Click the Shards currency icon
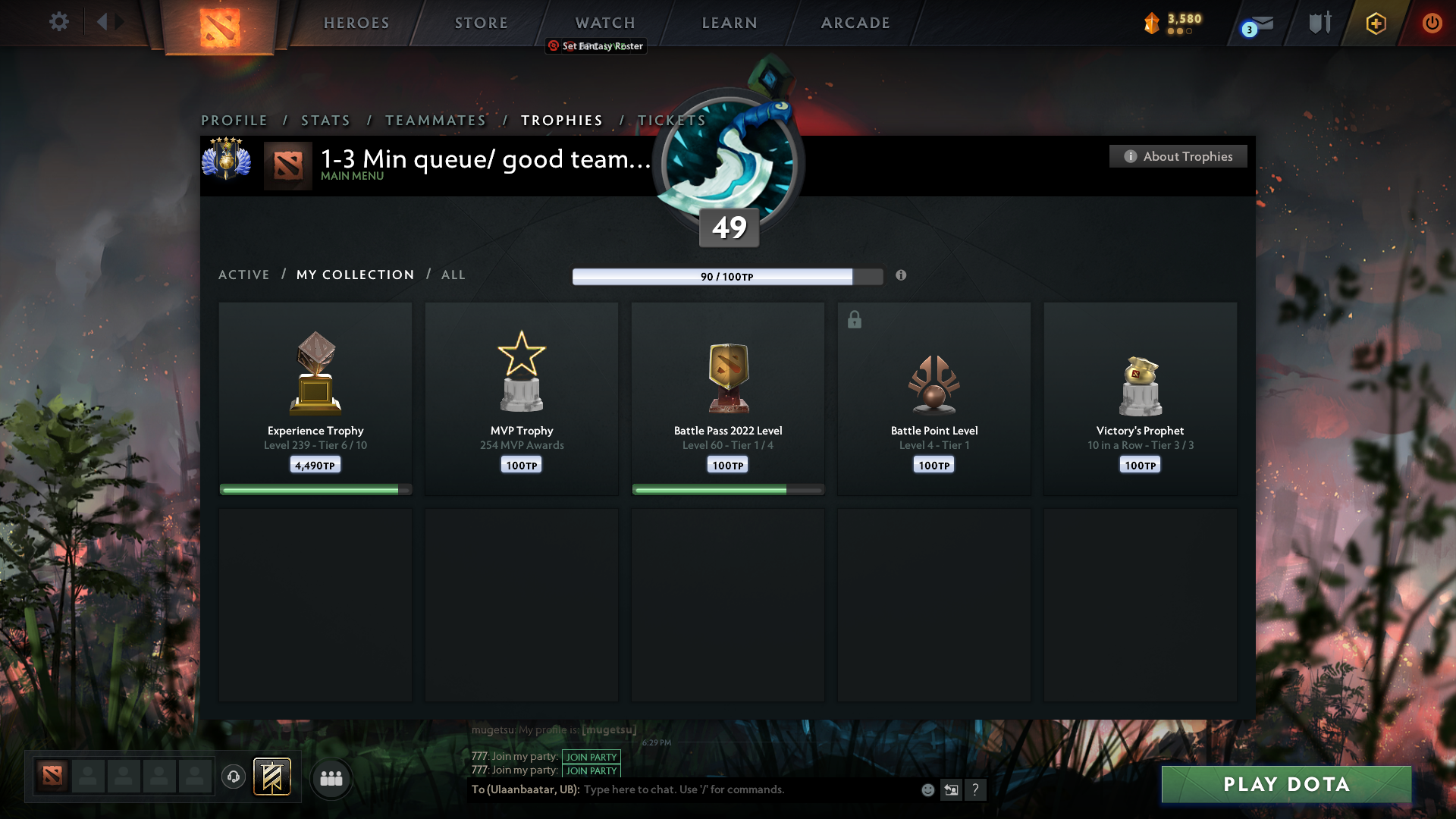 [x=1152, y=23]
